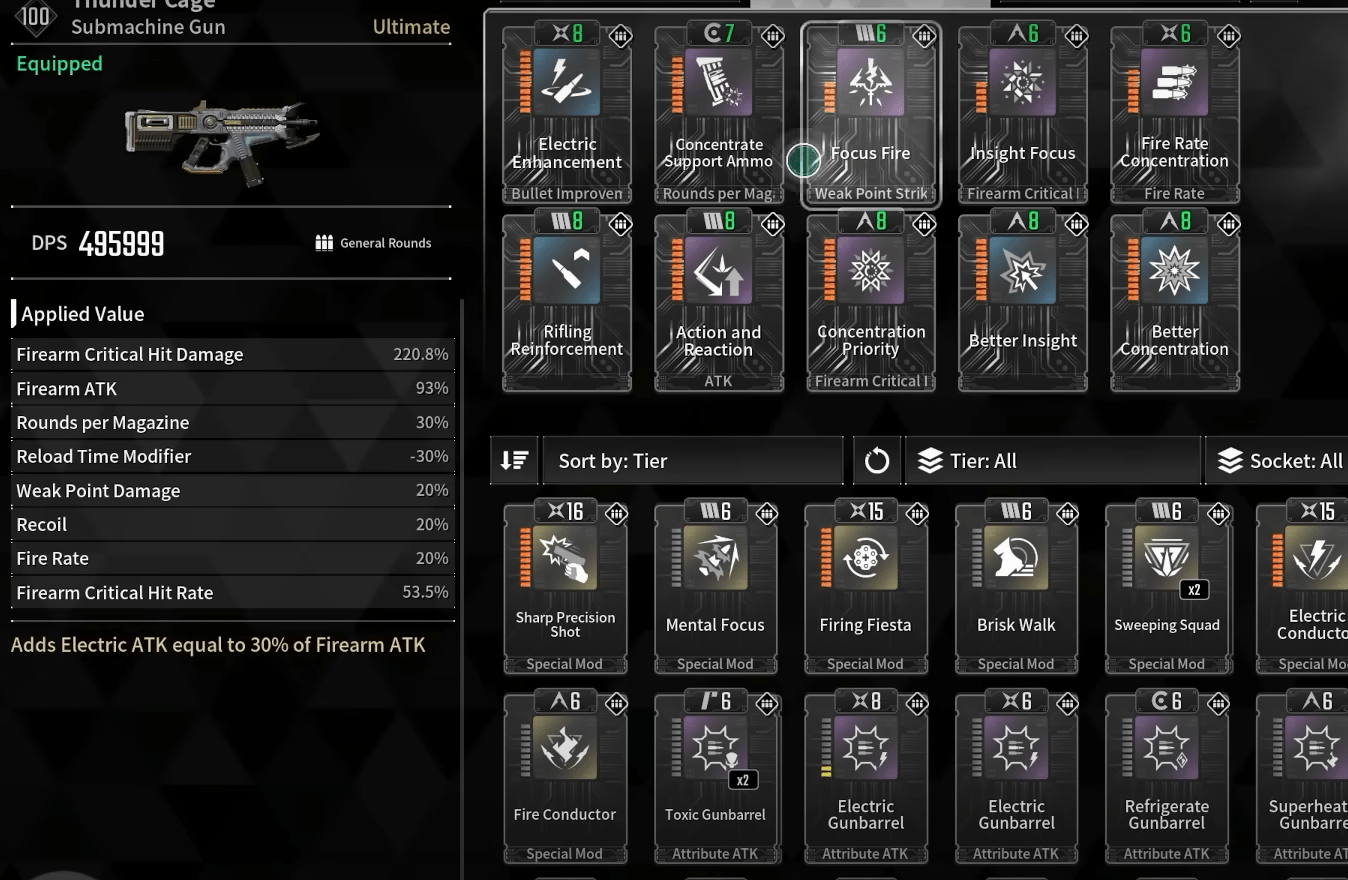Select the Better Concentration module
The image size is (1348, 880).
pos(1174,300)
